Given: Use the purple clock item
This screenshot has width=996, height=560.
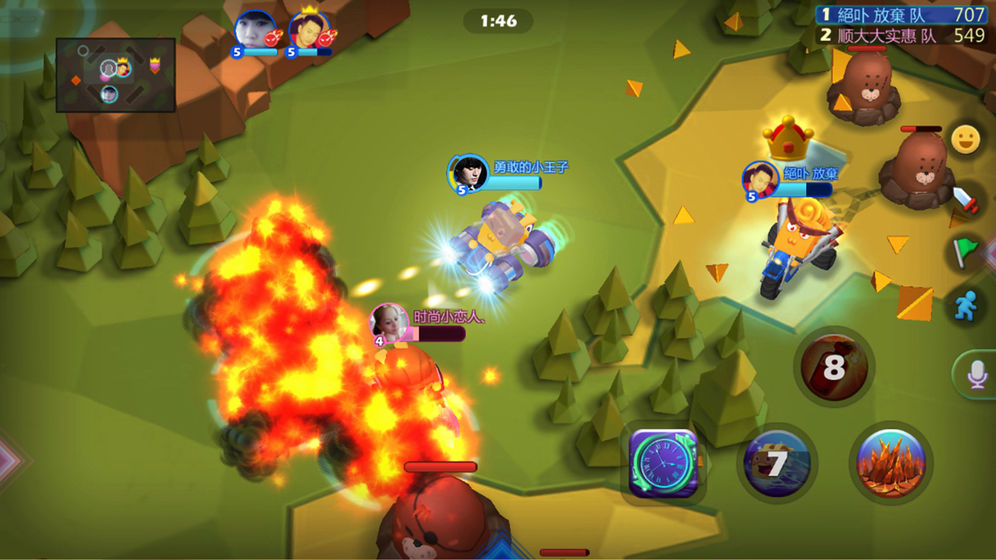Looking at the screenshot, I should [x=663, y=462].
